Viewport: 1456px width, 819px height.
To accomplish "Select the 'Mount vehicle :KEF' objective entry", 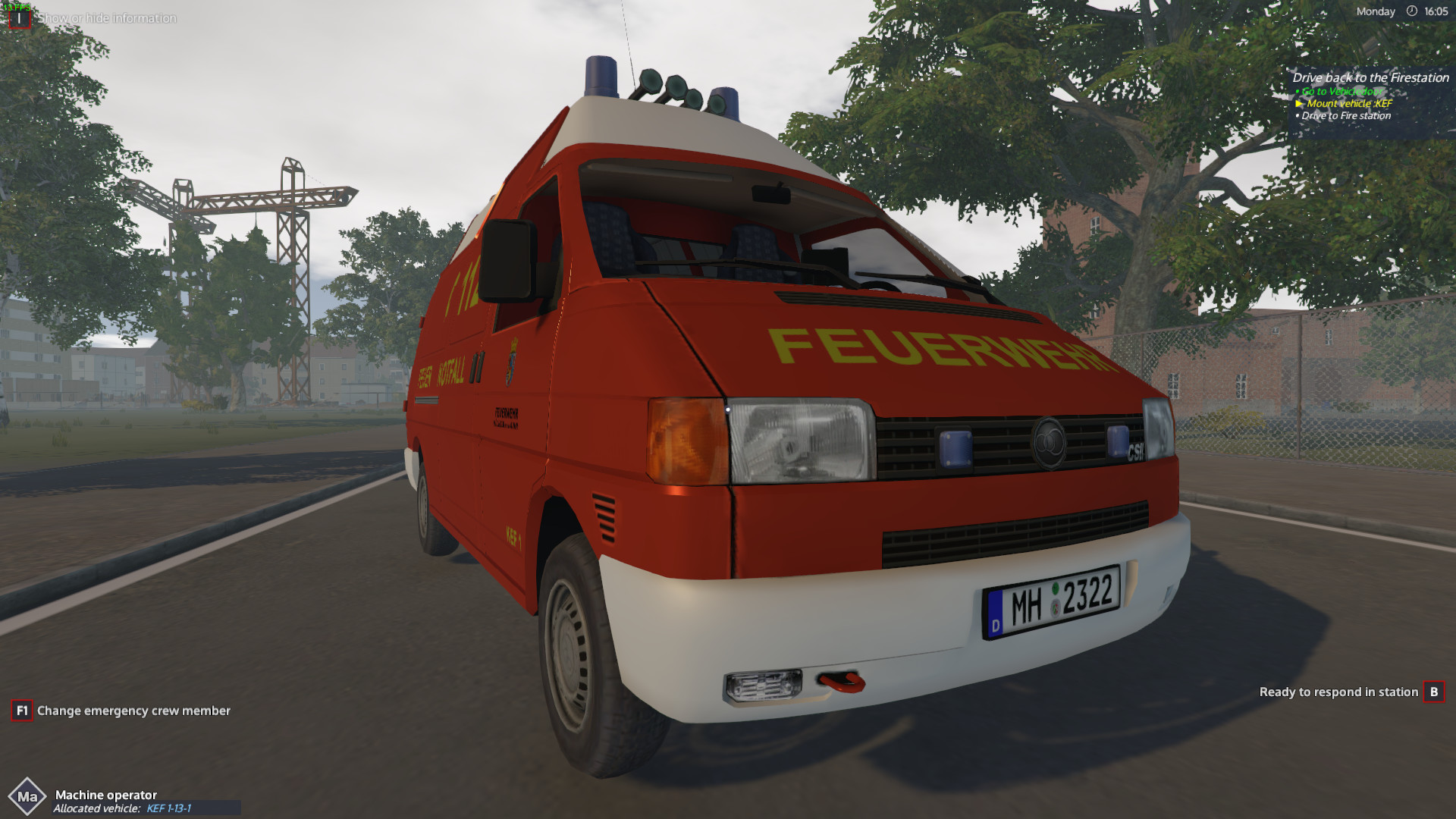I will [x=1348, y=103].
